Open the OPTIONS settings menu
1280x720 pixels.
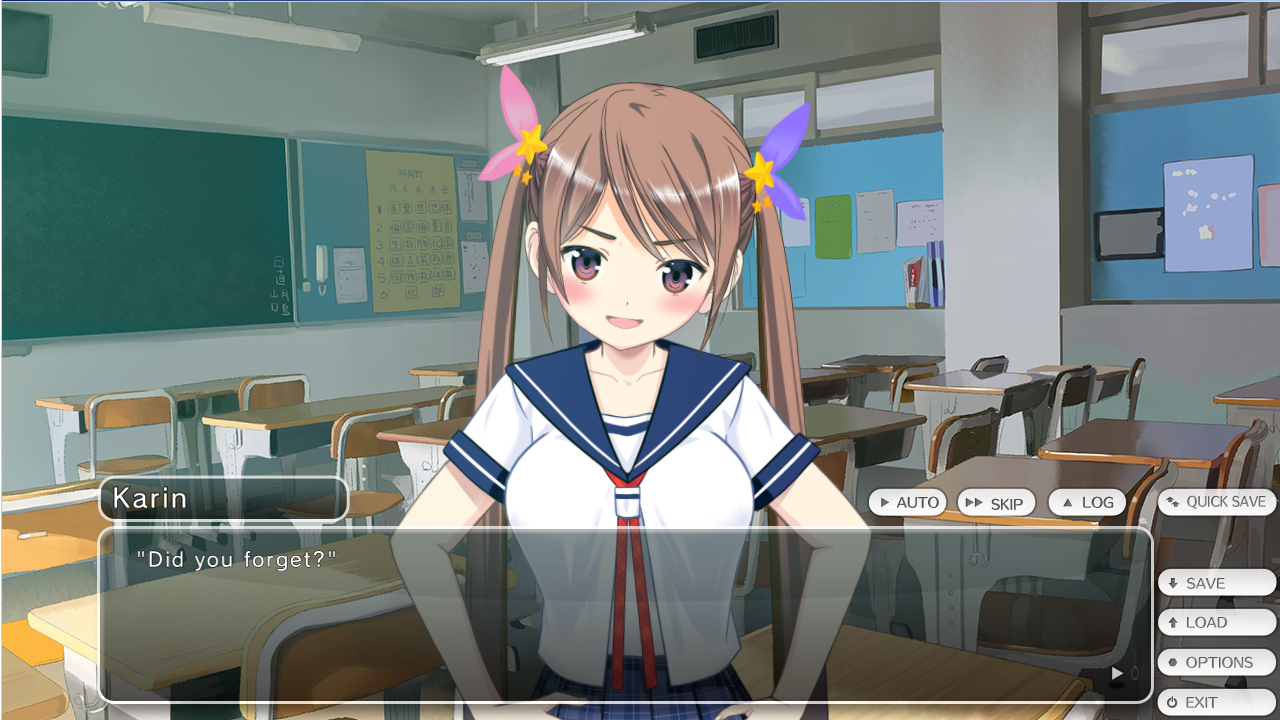coord(1216,662)
